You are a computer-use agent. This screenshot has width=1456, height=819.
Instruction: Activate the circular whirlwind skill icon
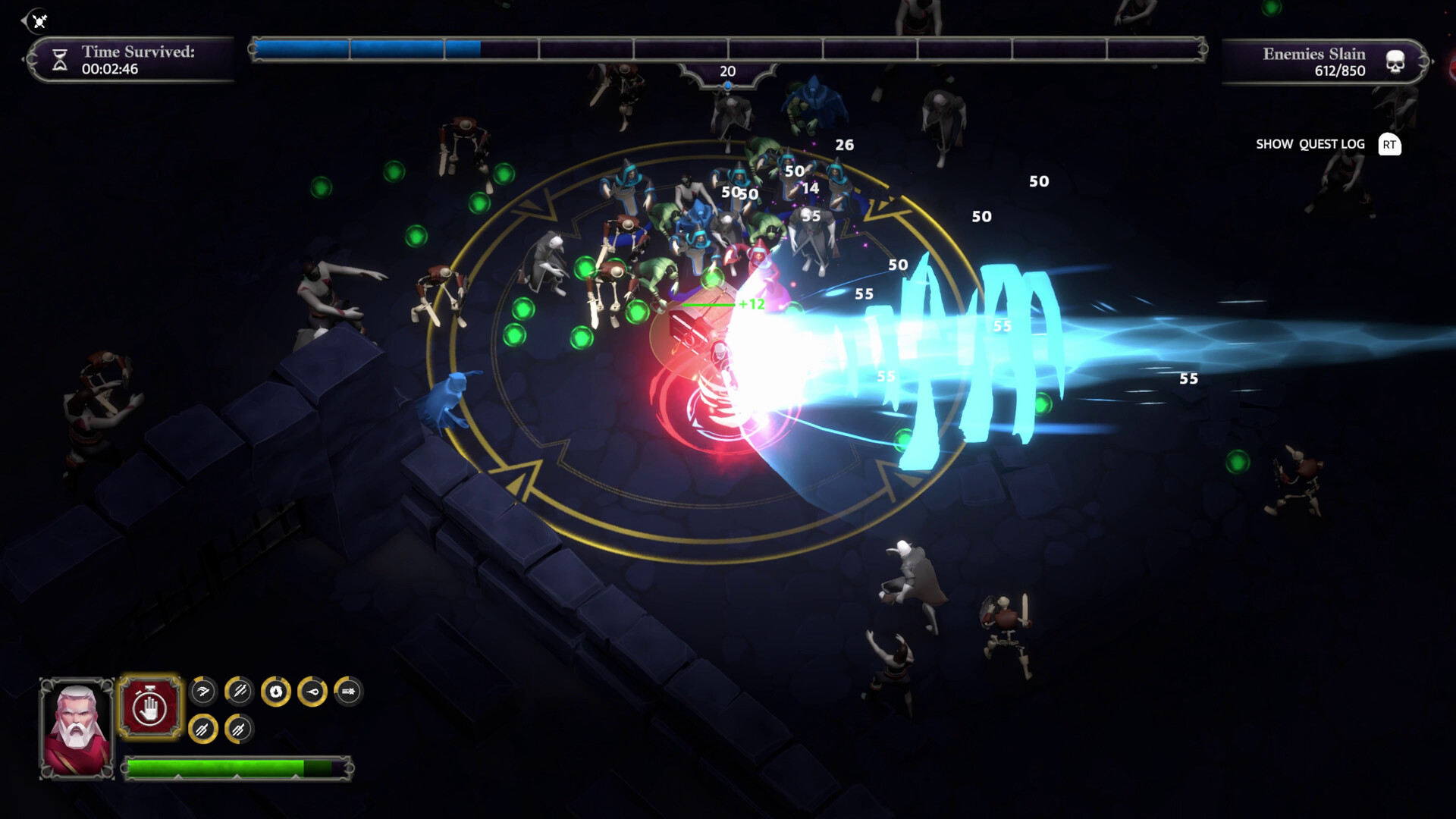276,691
